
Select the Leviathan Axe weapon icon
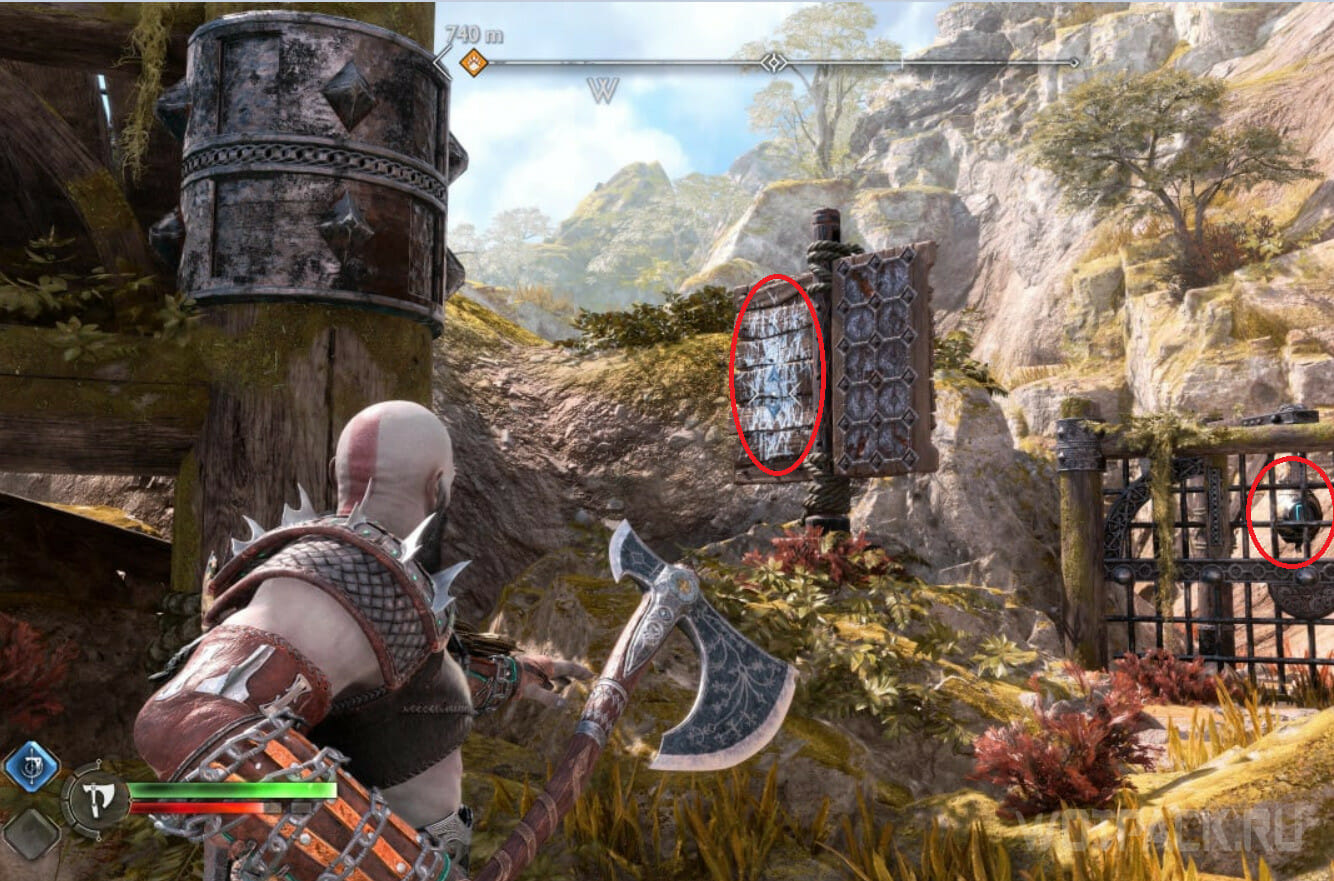click(94, 796)
